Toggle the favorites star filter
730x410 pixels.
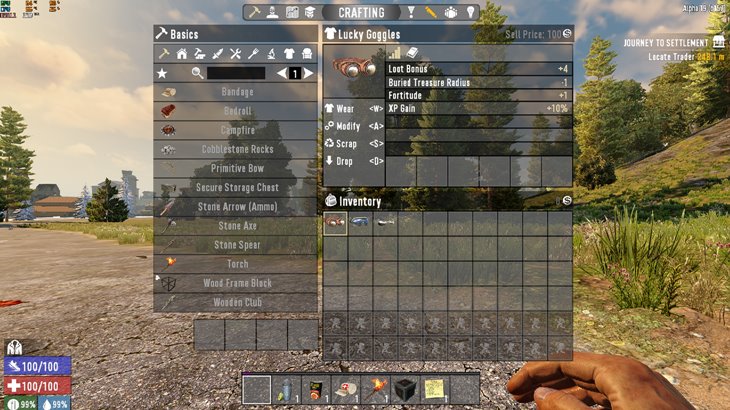(162, 73)
